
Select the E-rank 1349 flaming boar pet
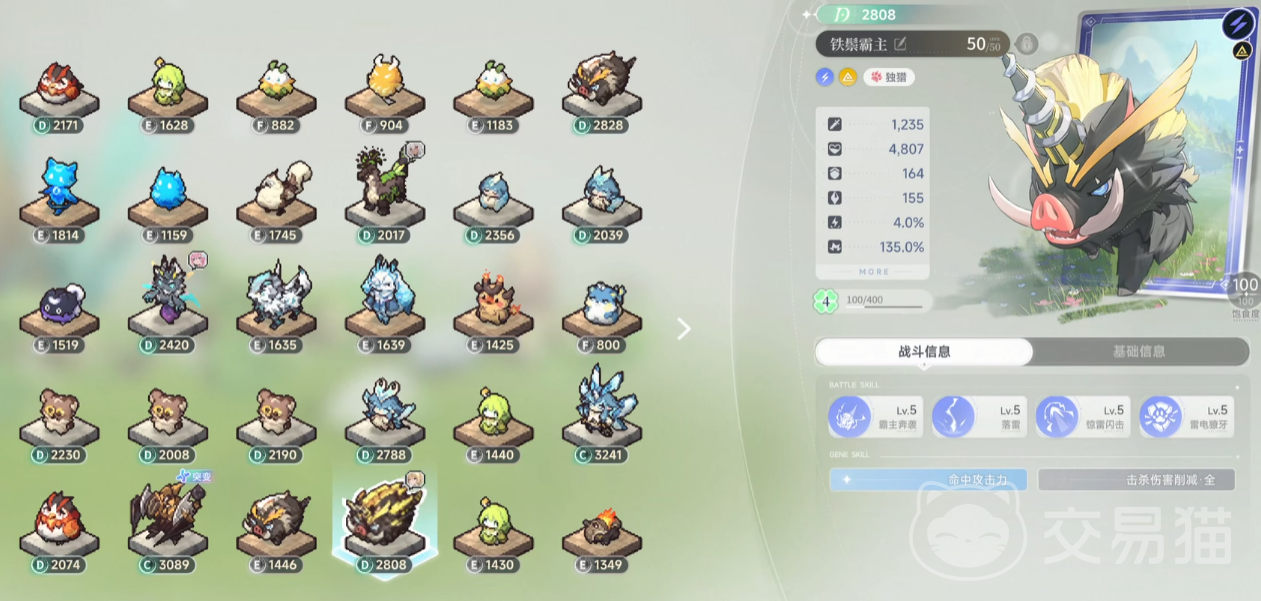[x=601, y=530]
